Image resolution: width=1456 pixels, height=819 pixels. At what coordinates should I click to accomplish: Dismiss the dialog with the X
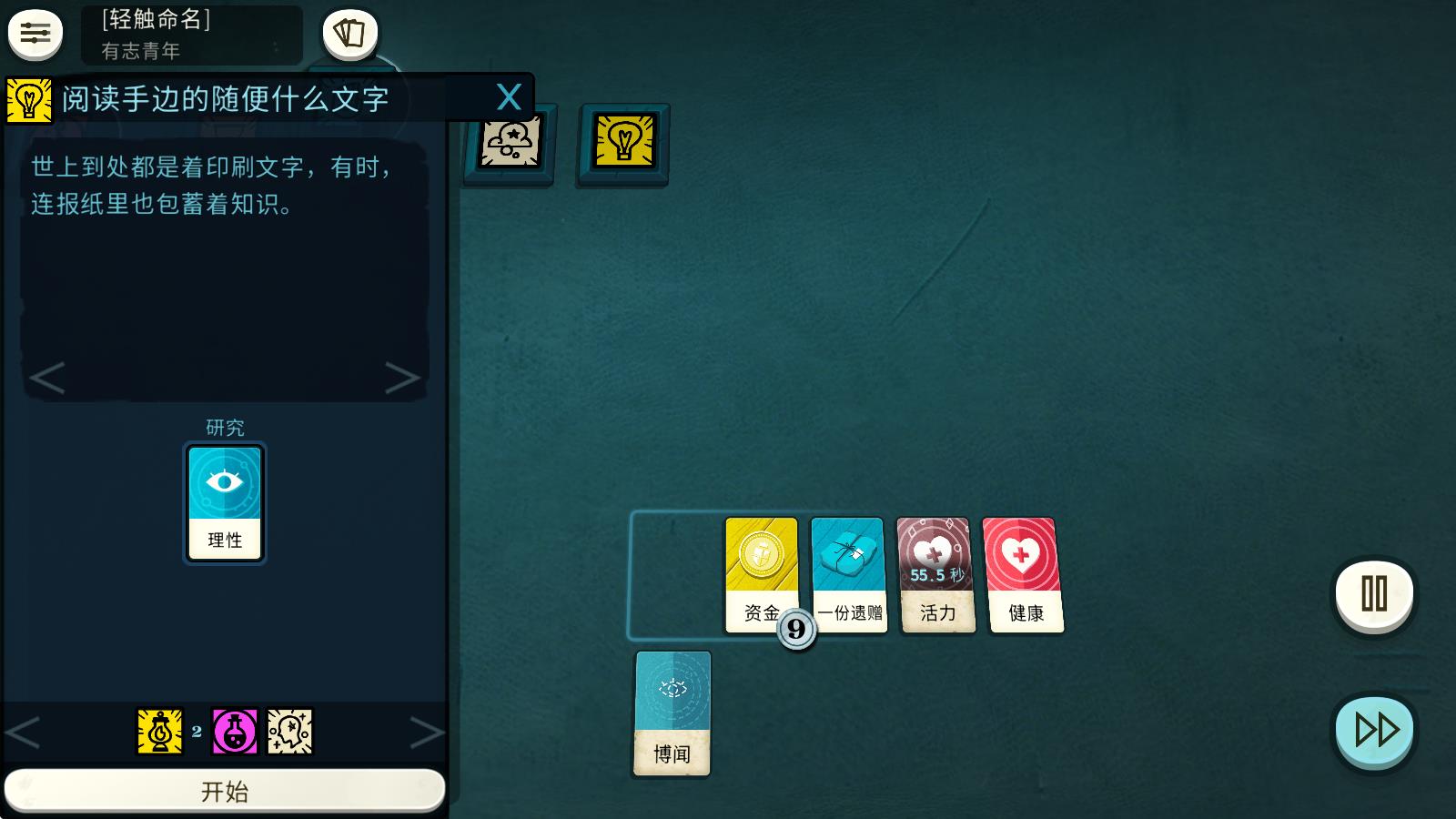511,96
